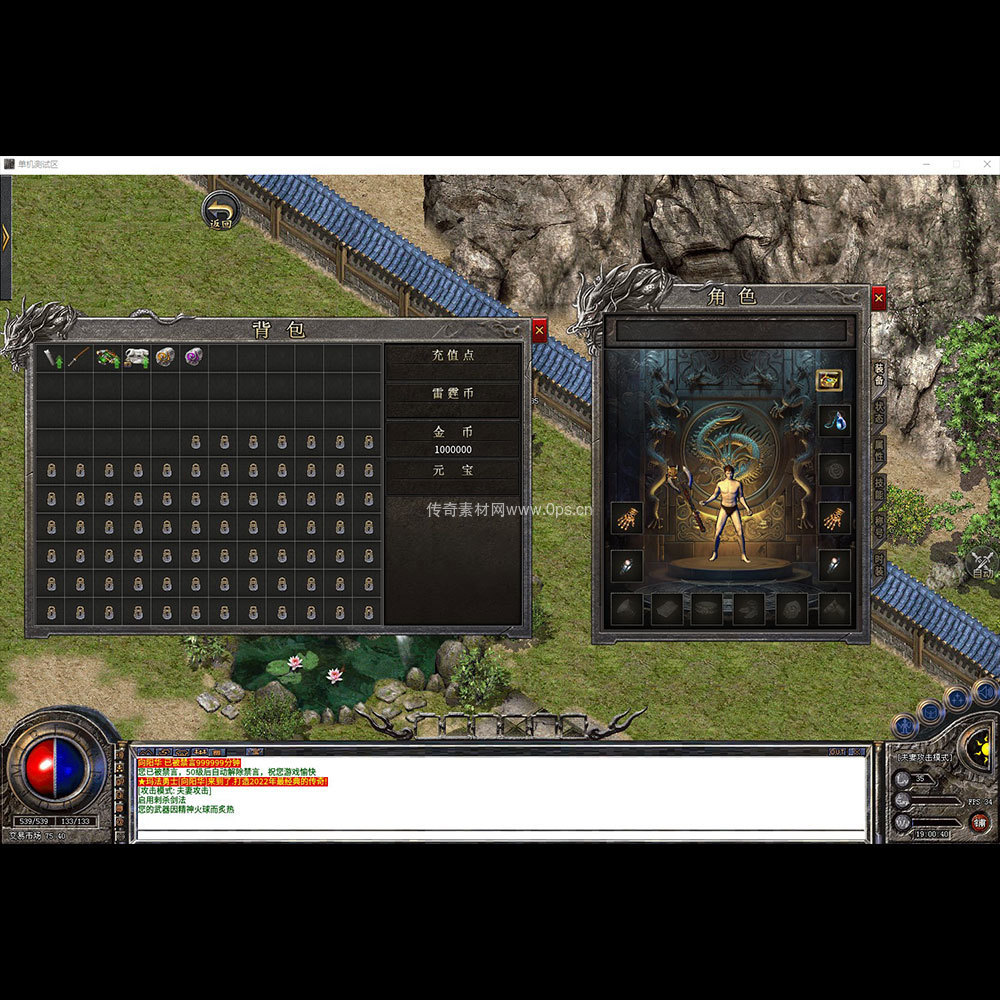
Task: Select the purple-gem scroll in backpack
Action: point(193,358)
